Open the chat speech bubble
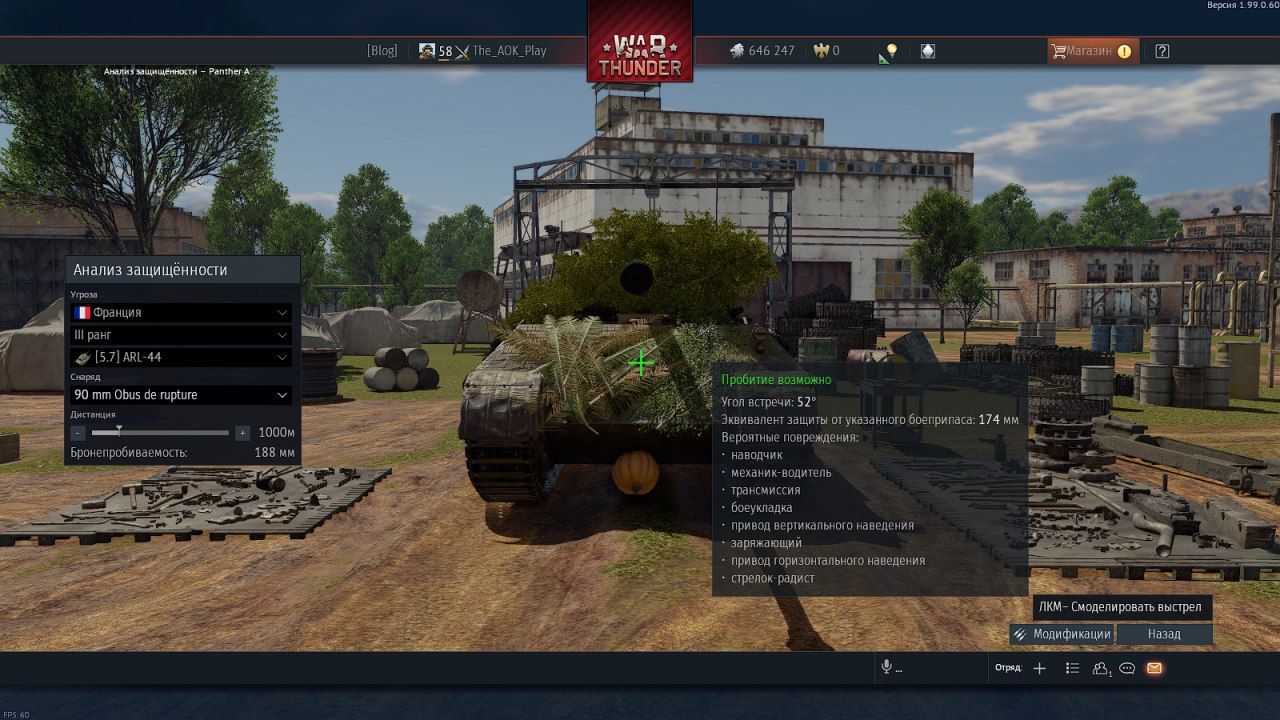The height and width of the screenshot is (720, 1280). (x=1127, y=668)
